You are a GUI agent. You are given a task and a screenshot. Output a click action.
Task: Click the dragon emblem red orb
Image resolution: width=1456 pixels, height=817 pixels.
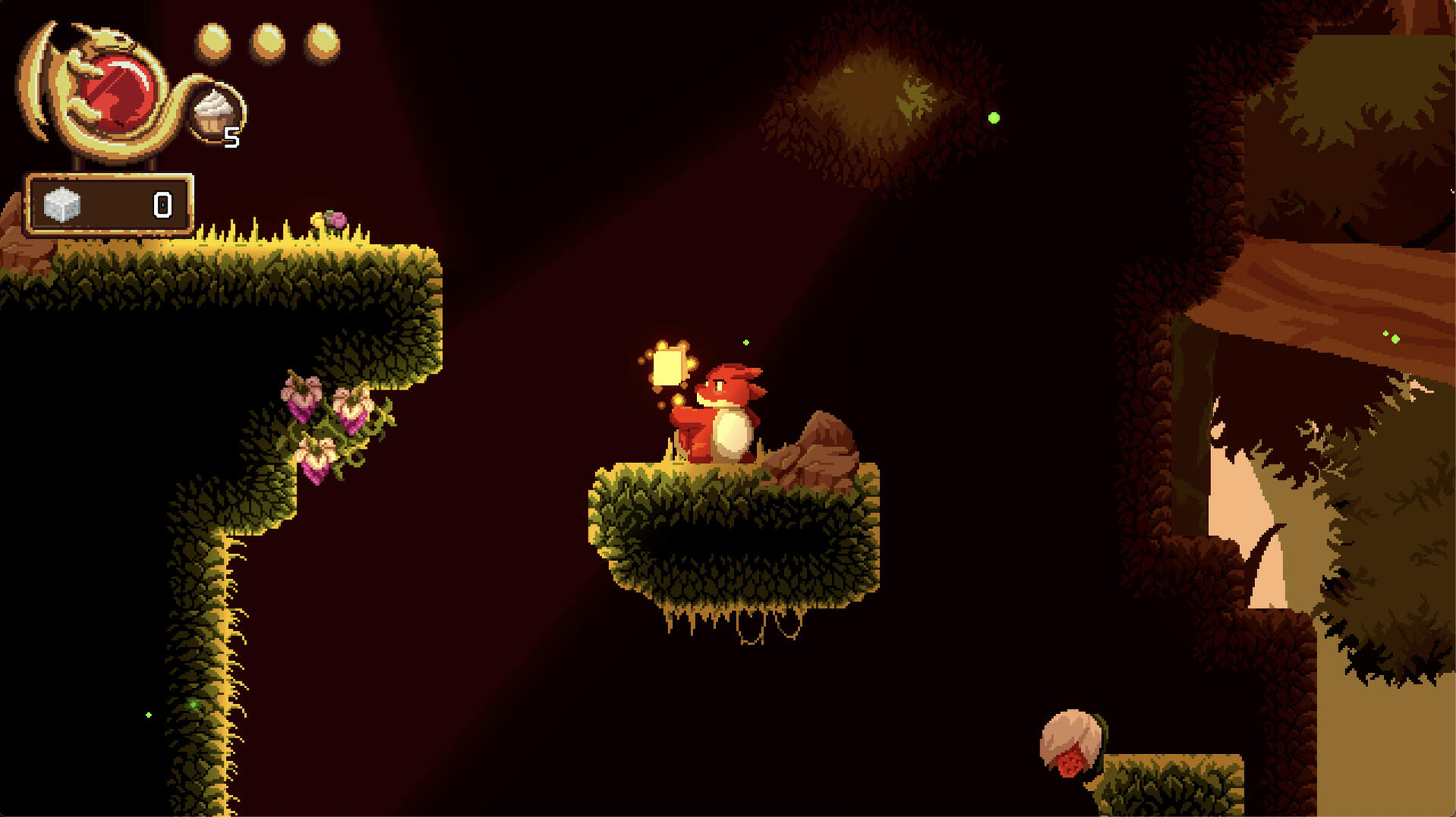click(x=118, y=92)
